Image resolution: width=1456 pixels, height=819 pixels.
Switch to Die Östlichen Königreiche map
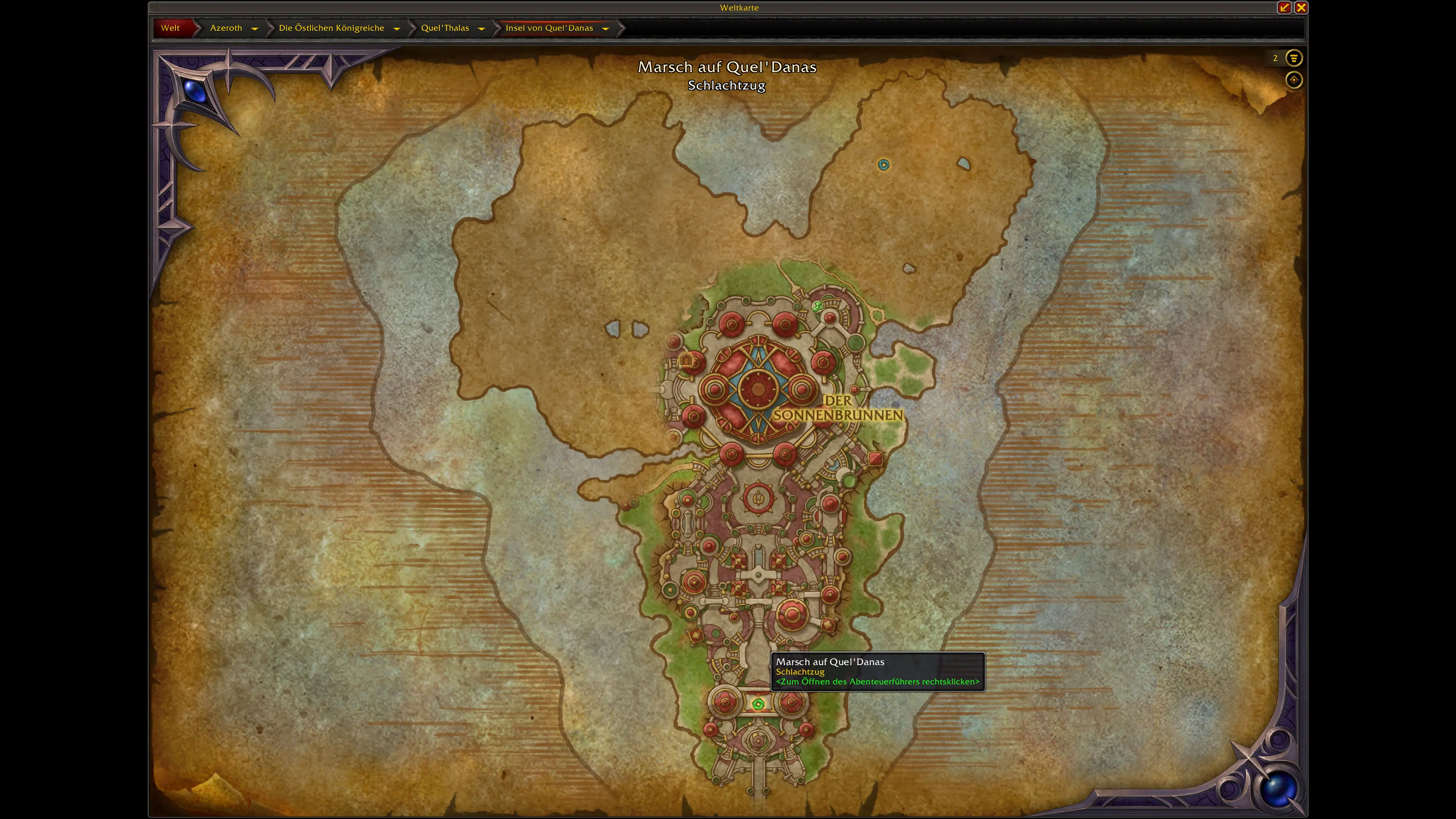pos(331,28)
